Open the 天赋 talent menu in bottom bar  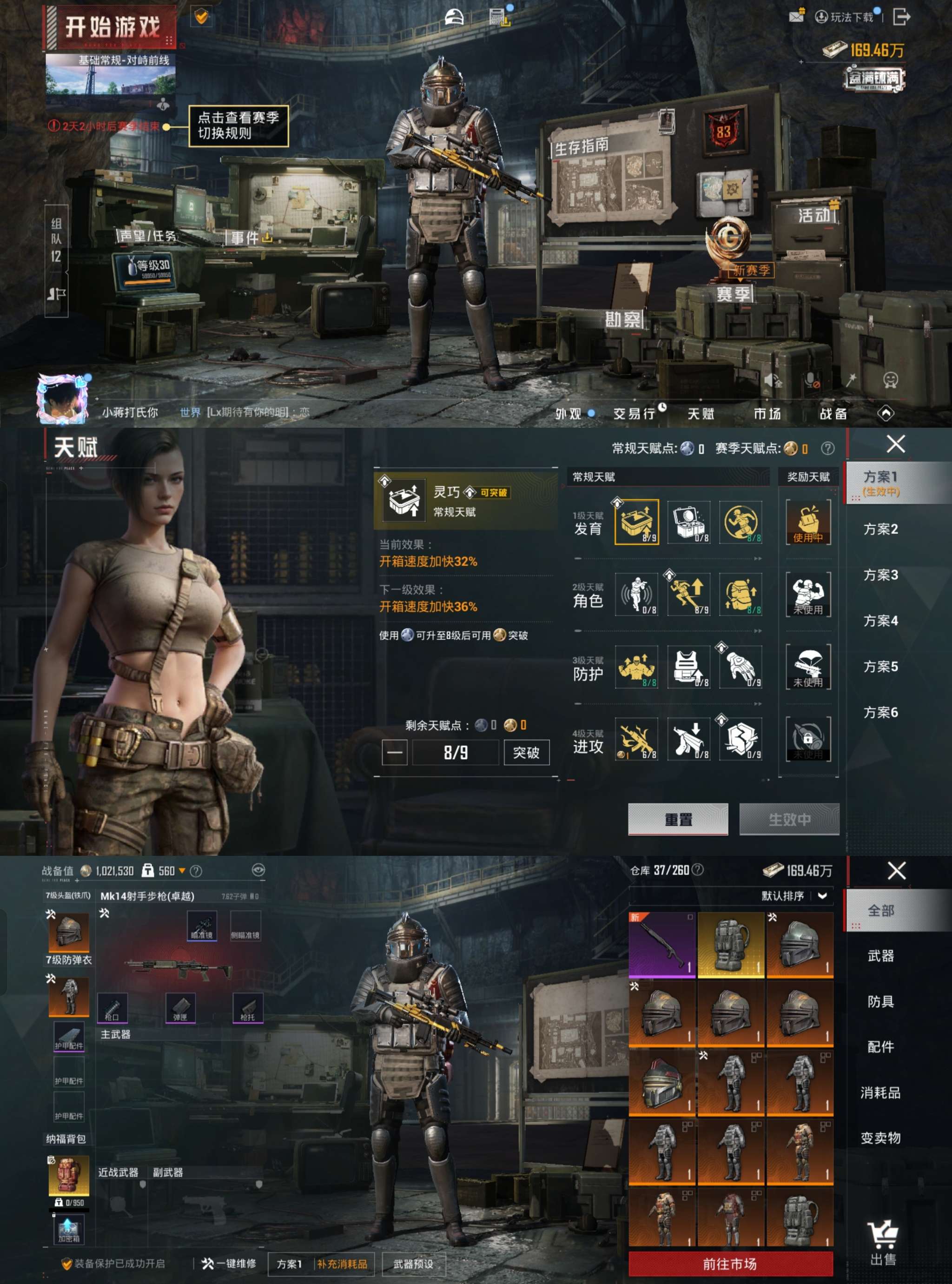[701, 413]
